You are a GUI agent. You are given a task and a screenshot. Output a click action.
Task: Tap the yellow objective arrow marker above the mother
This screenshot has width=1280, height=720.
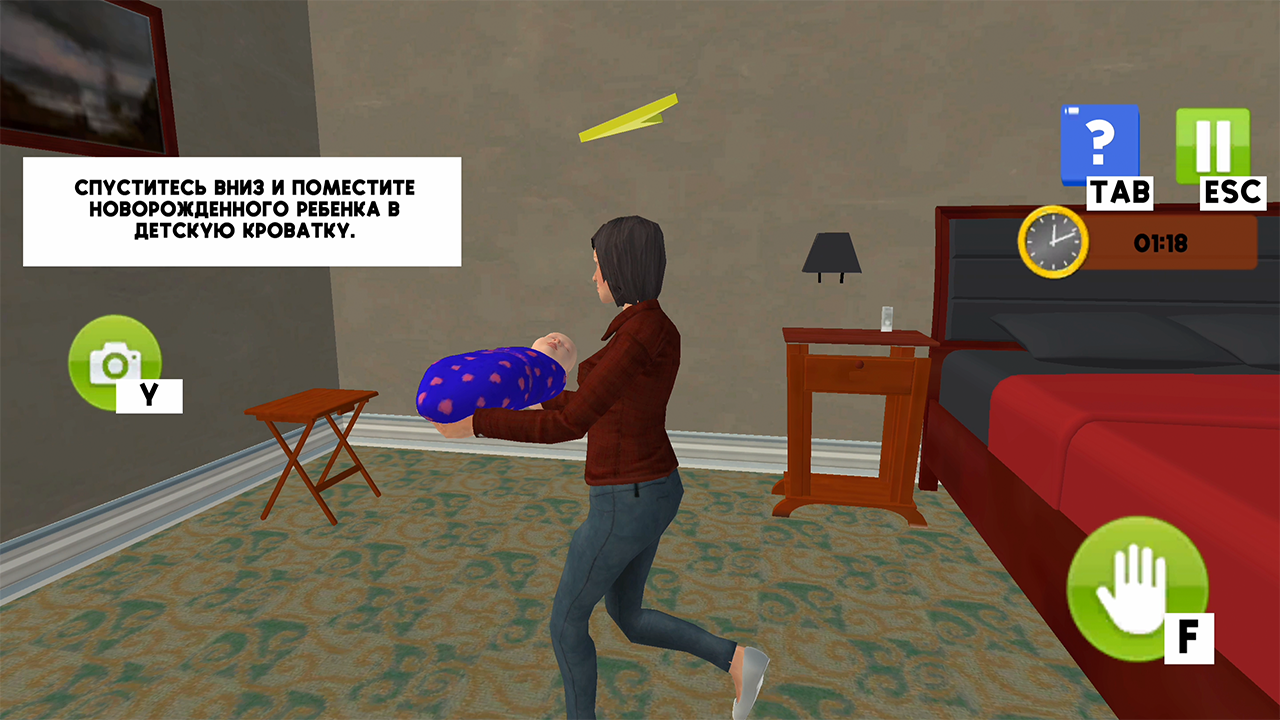630,116
